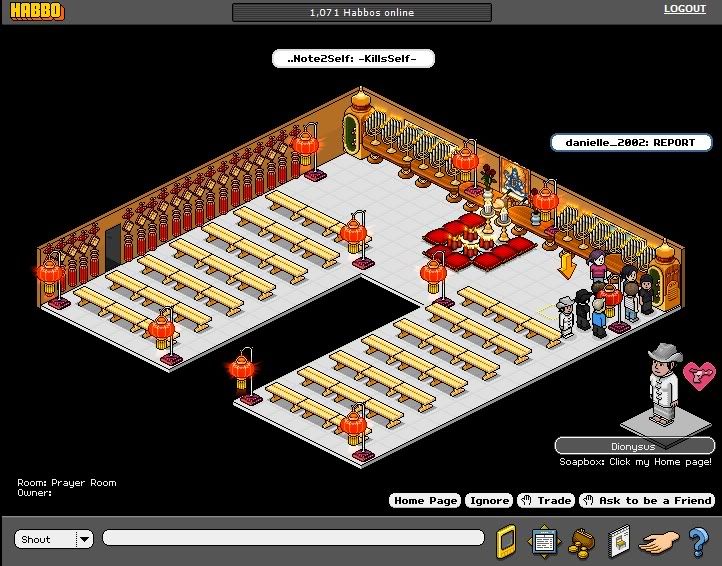The height and width of the screenshot is (566, 722).
Task: Open the hand inventory icon
Action: pos(656,540)
